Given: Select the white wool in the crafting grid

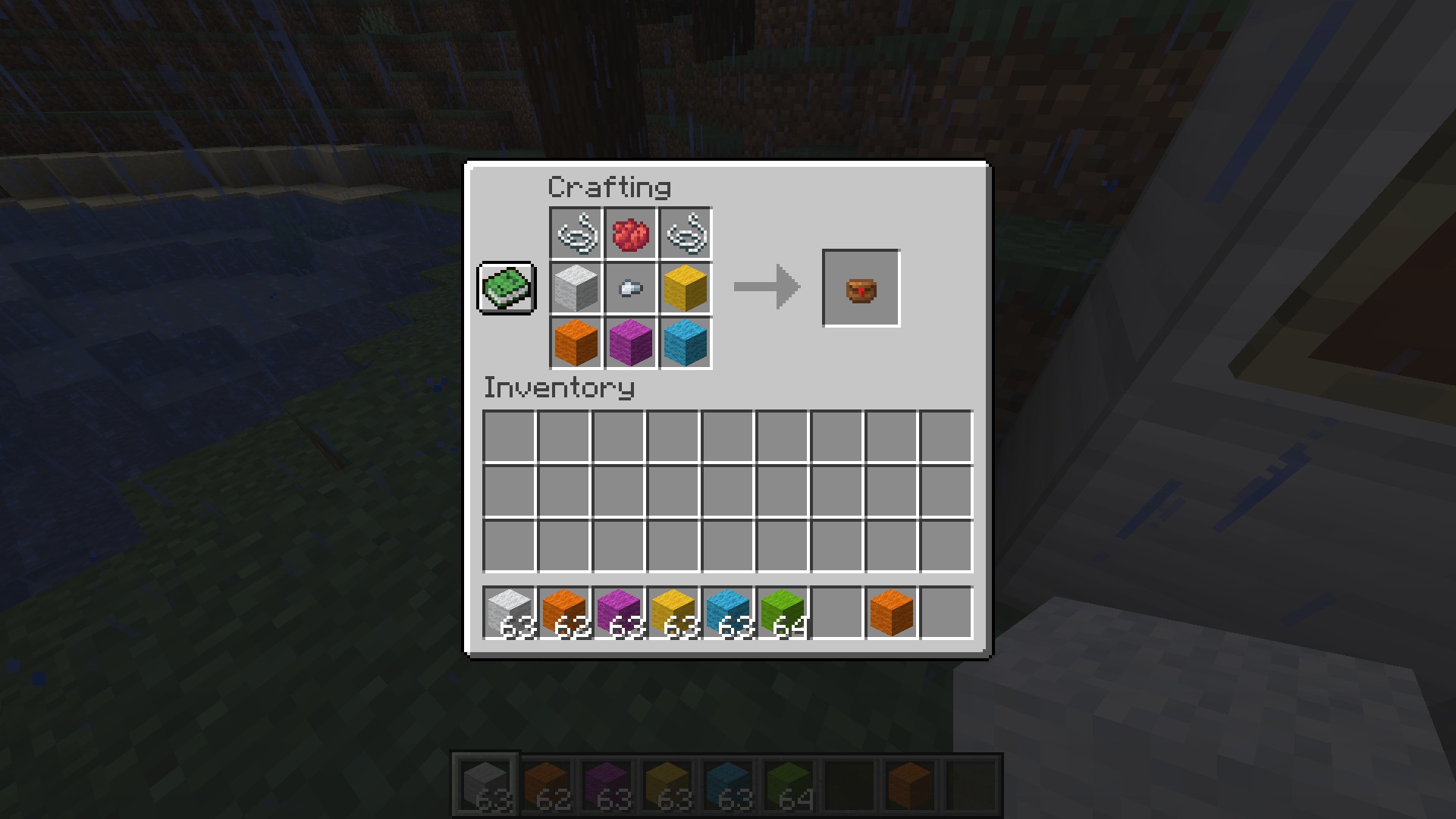Looking at the screenshot, I should [x=576, y=289].
